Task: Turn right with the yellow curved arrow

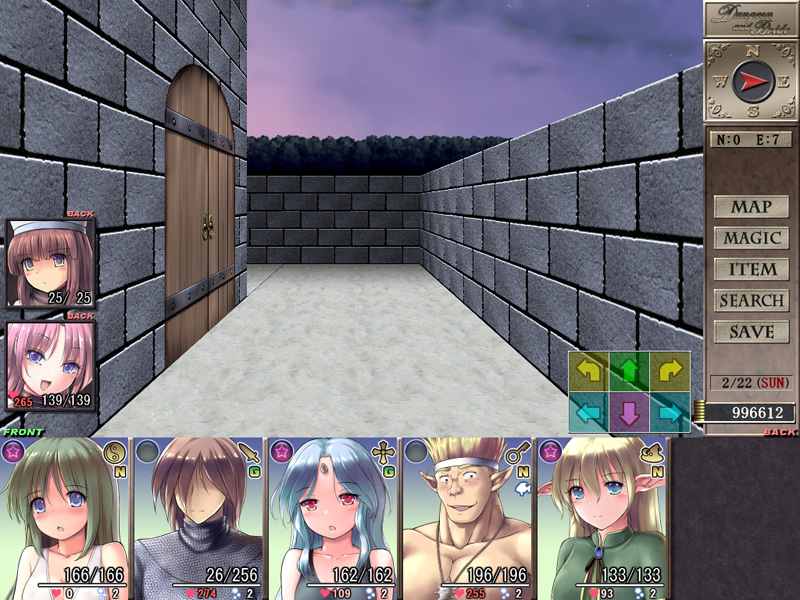Action: coord(670,372)
